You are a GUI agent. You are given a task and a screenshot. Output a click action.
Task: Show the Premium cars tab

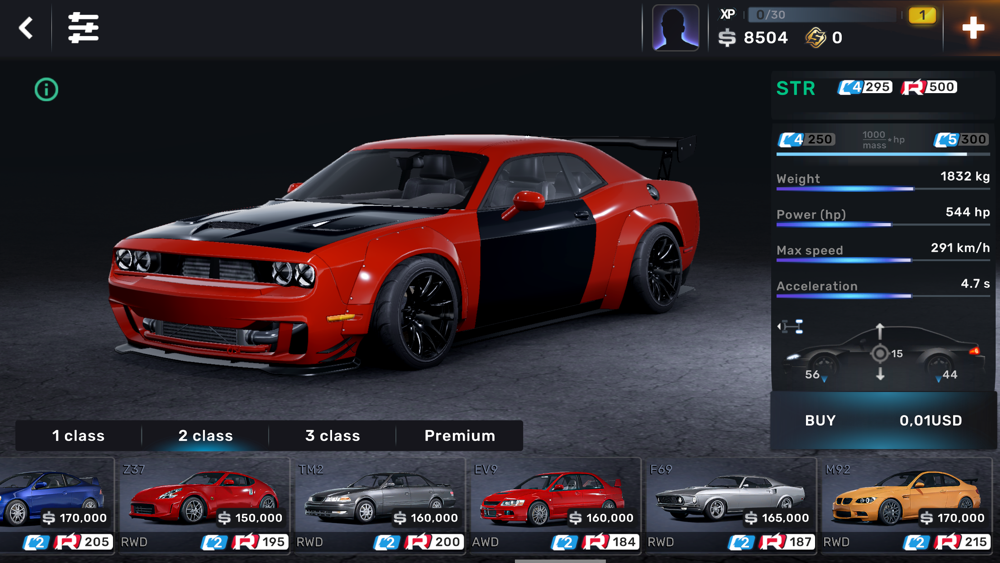459,436
